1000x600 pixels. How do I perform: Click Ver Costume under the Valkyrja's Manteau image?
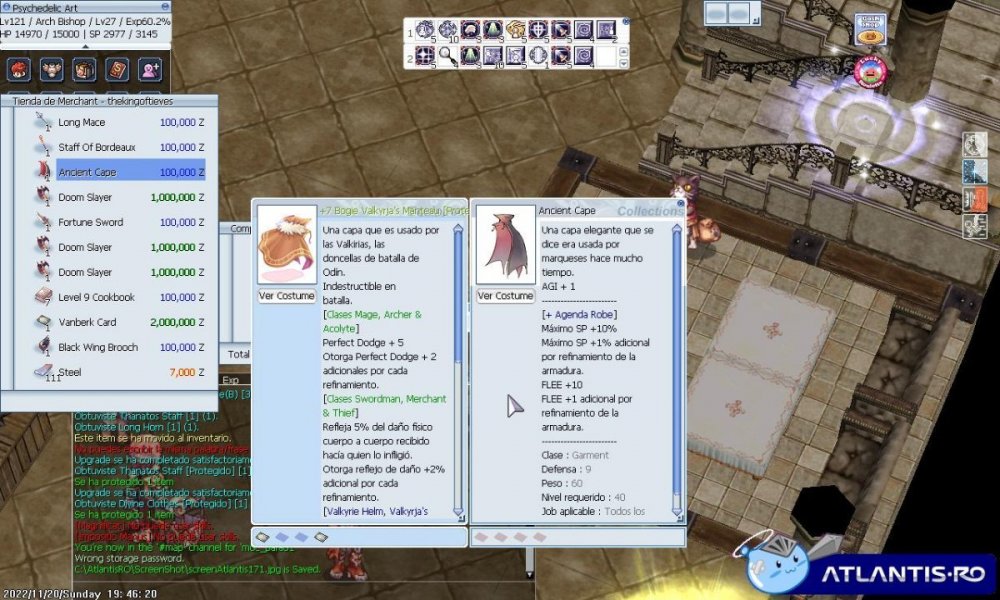tap(287, 296)
